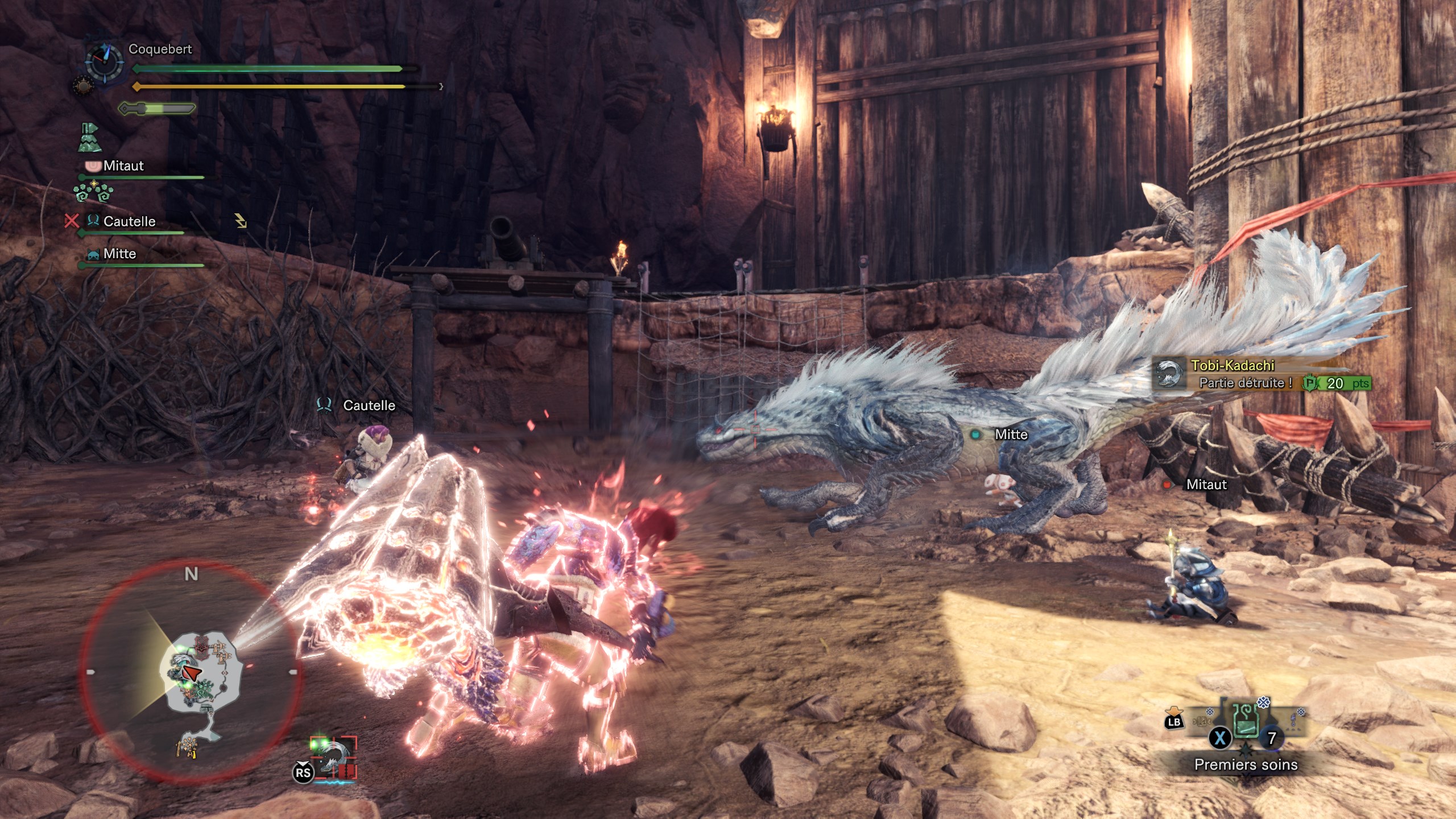This screenshot has height=819, width=1456.
Task: Select Mitte in the party list
Action: [x=119, y=254]
